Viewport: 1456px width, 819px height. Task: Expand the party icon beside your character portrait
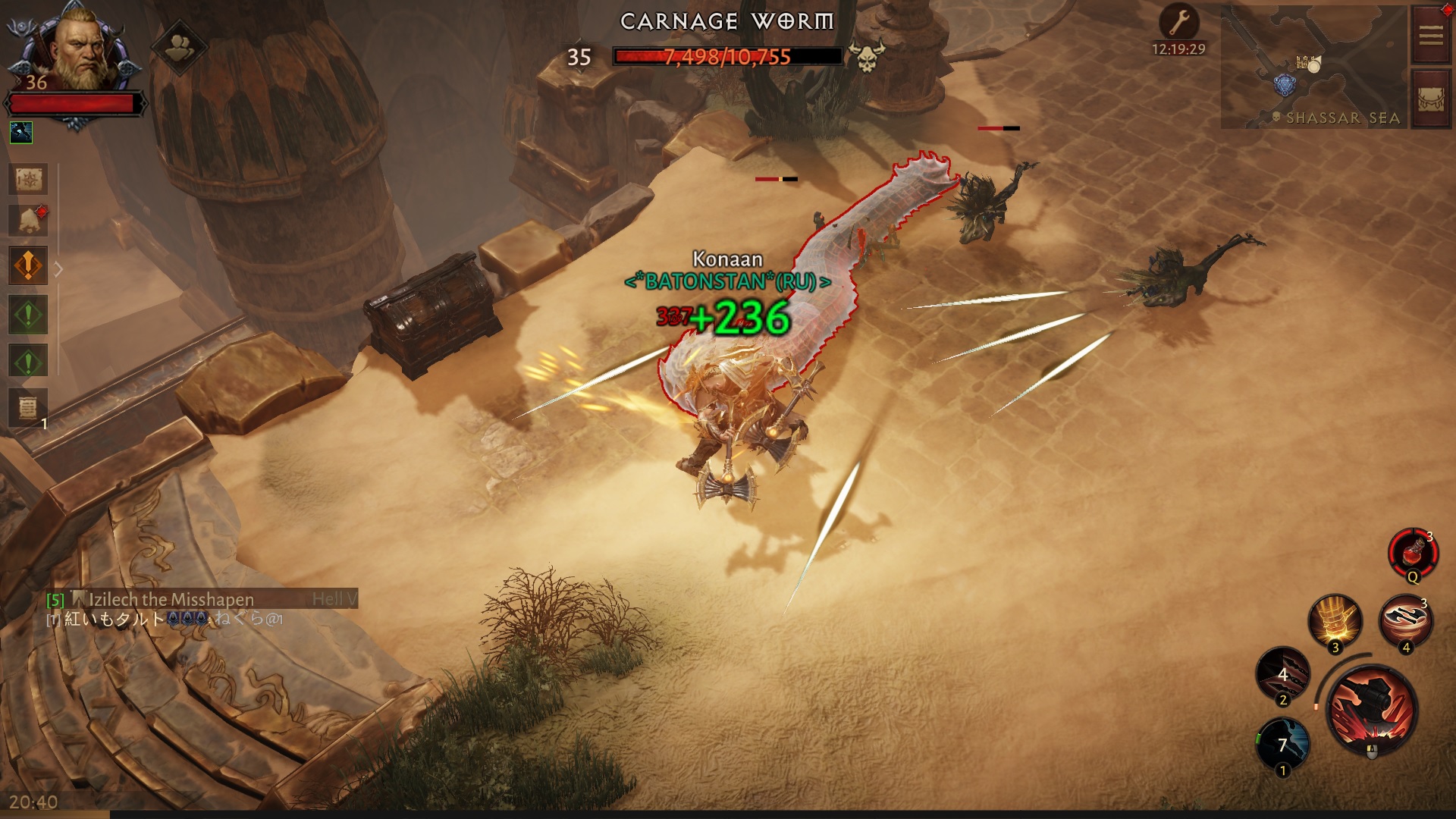click(180, 46)
